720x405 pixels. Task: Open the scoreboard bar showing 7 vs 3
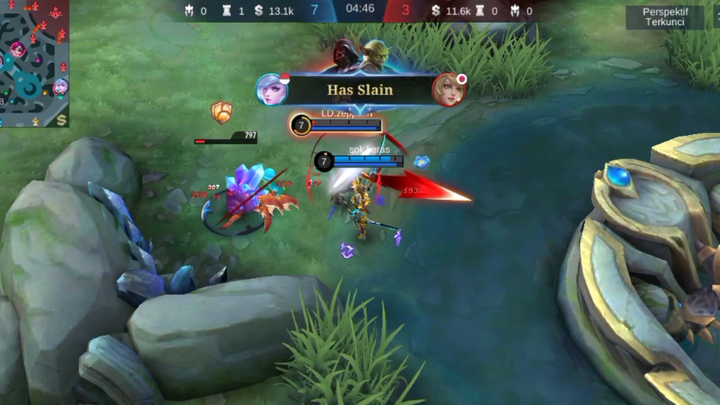[359, 11]
